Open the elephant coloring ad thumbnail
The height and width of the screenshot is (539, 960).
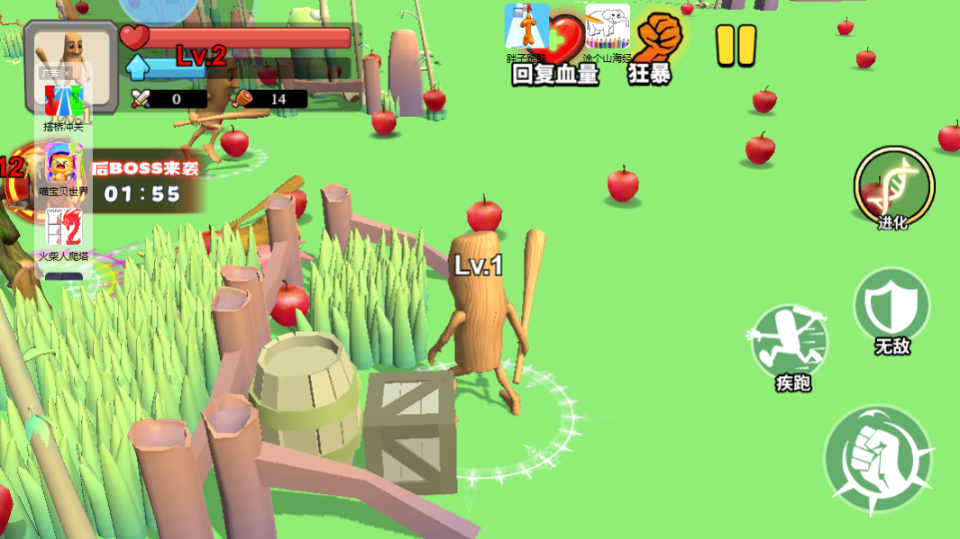coord(607,28)
